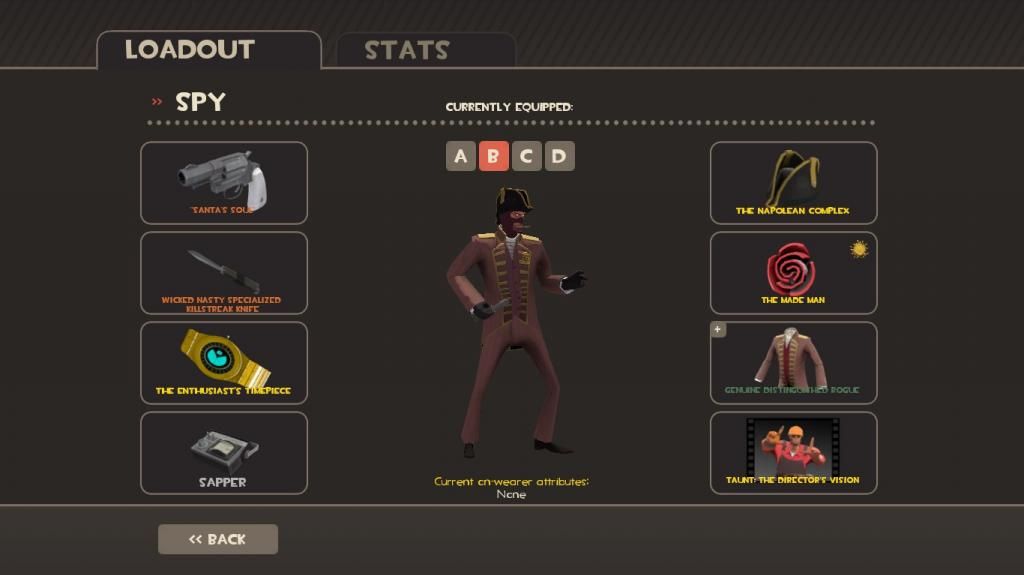Activate loadout preset D
The width and height of the screenshot is (1024, 575).
pyautogui.click(x=559, y=156)
